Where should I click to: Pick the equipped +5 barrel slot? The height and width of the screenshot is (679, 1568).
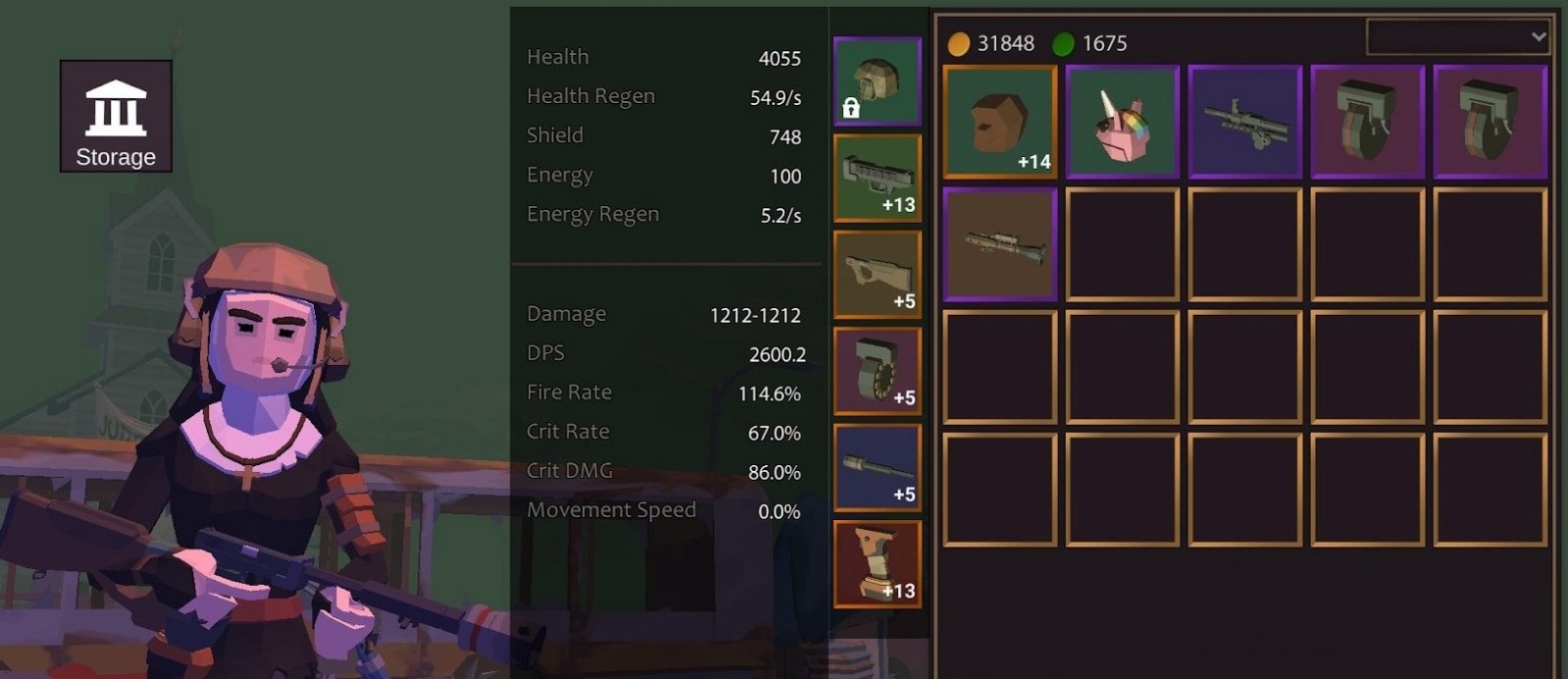tap(877, 468)
